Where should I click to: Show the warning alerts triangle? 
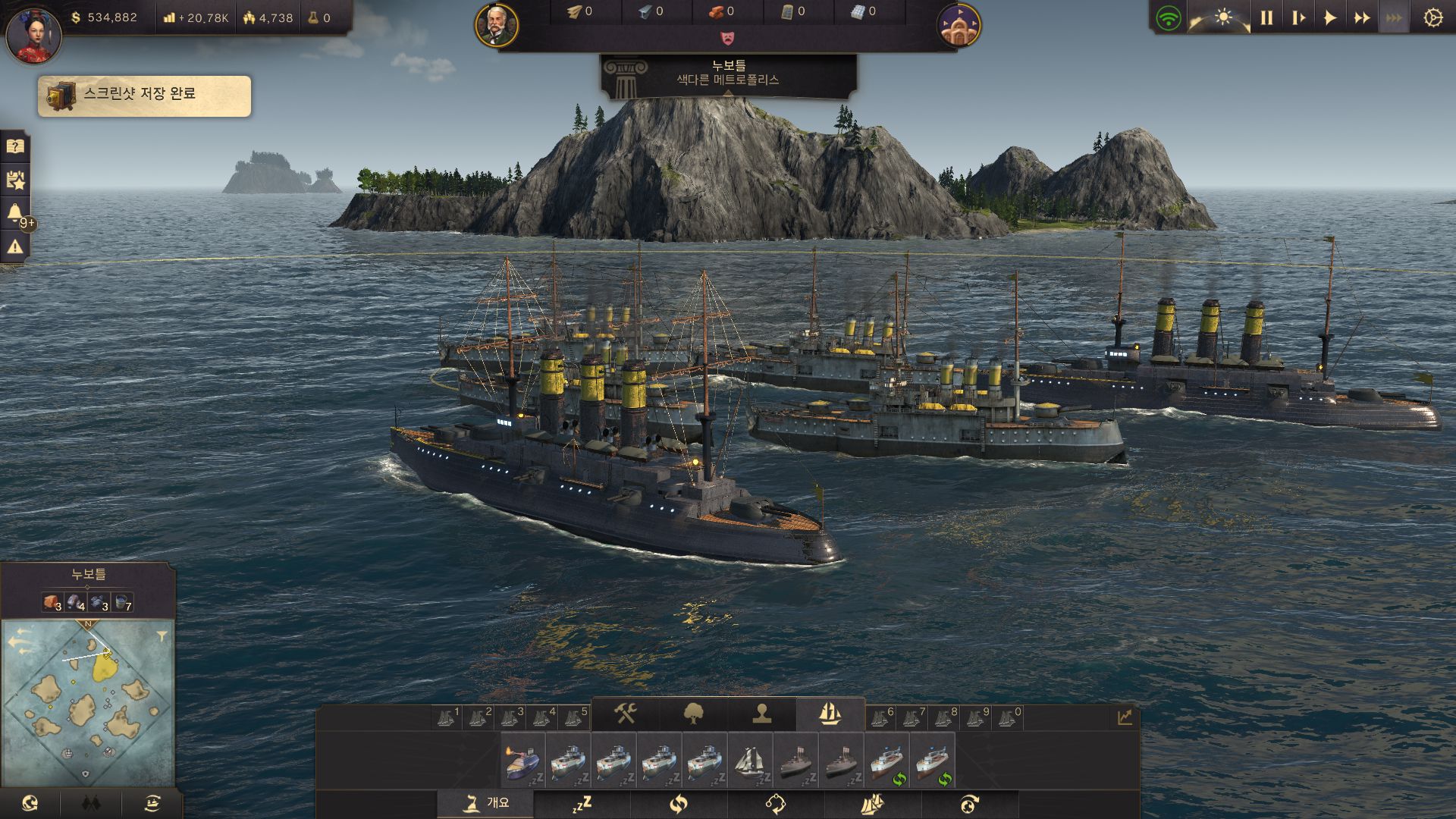coord(15,246)
